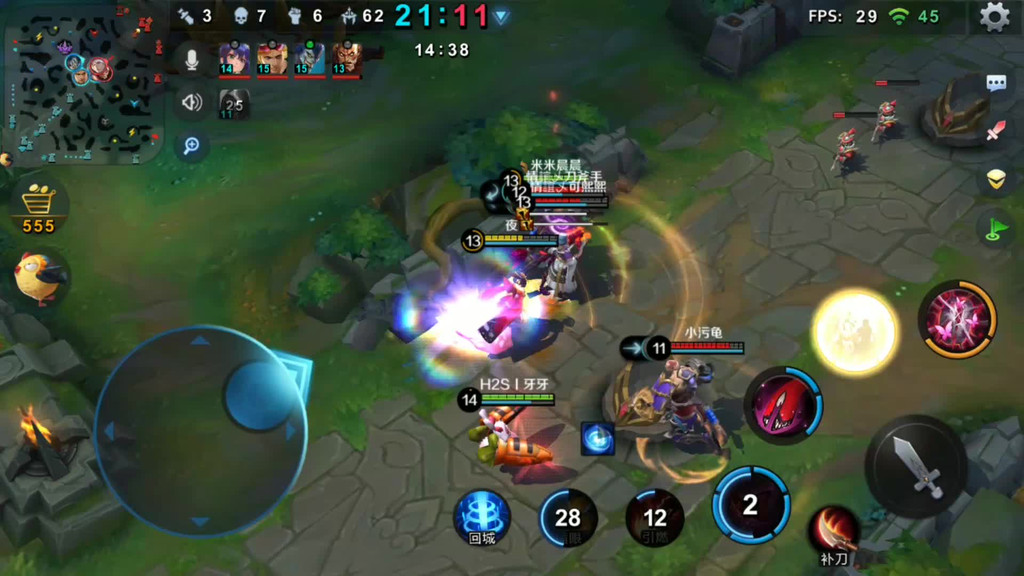Open the chat bubble quick messages

point(996,84)
